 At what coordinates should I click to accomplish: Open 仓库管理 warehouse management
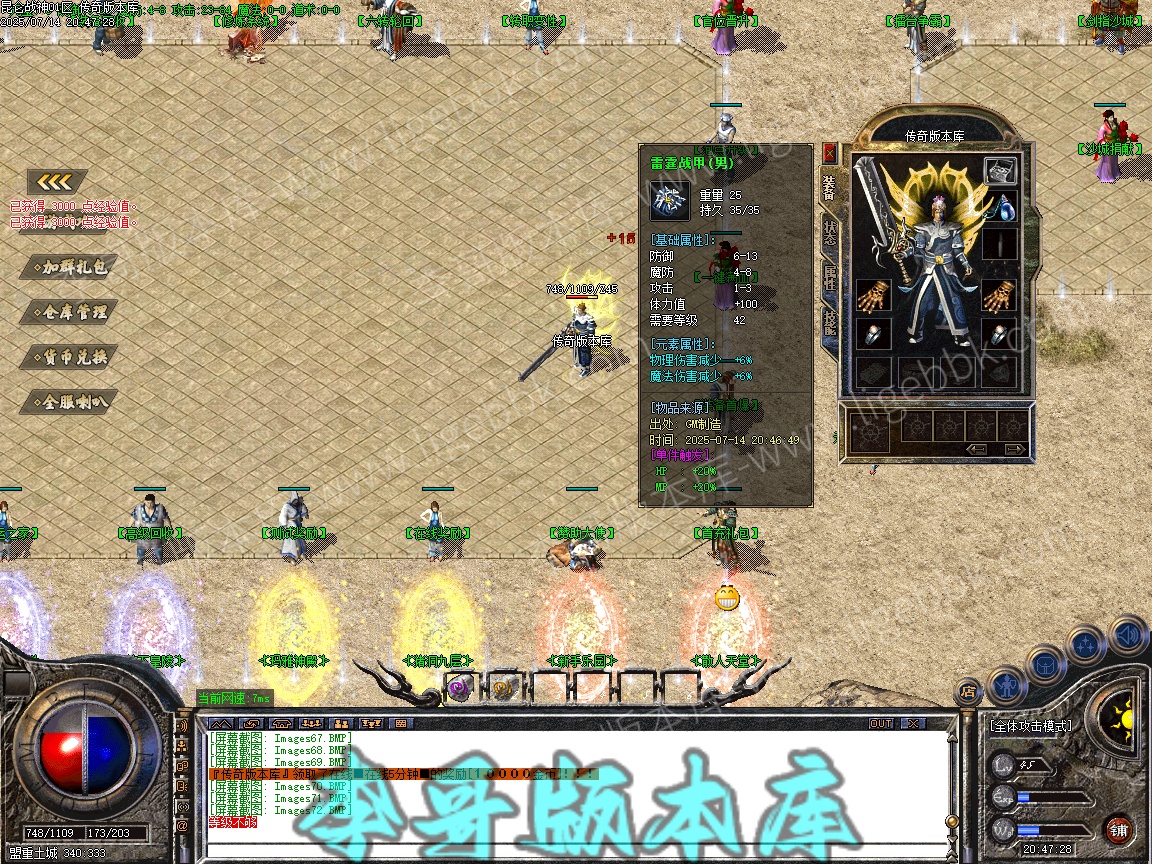[x=70, y=312]
